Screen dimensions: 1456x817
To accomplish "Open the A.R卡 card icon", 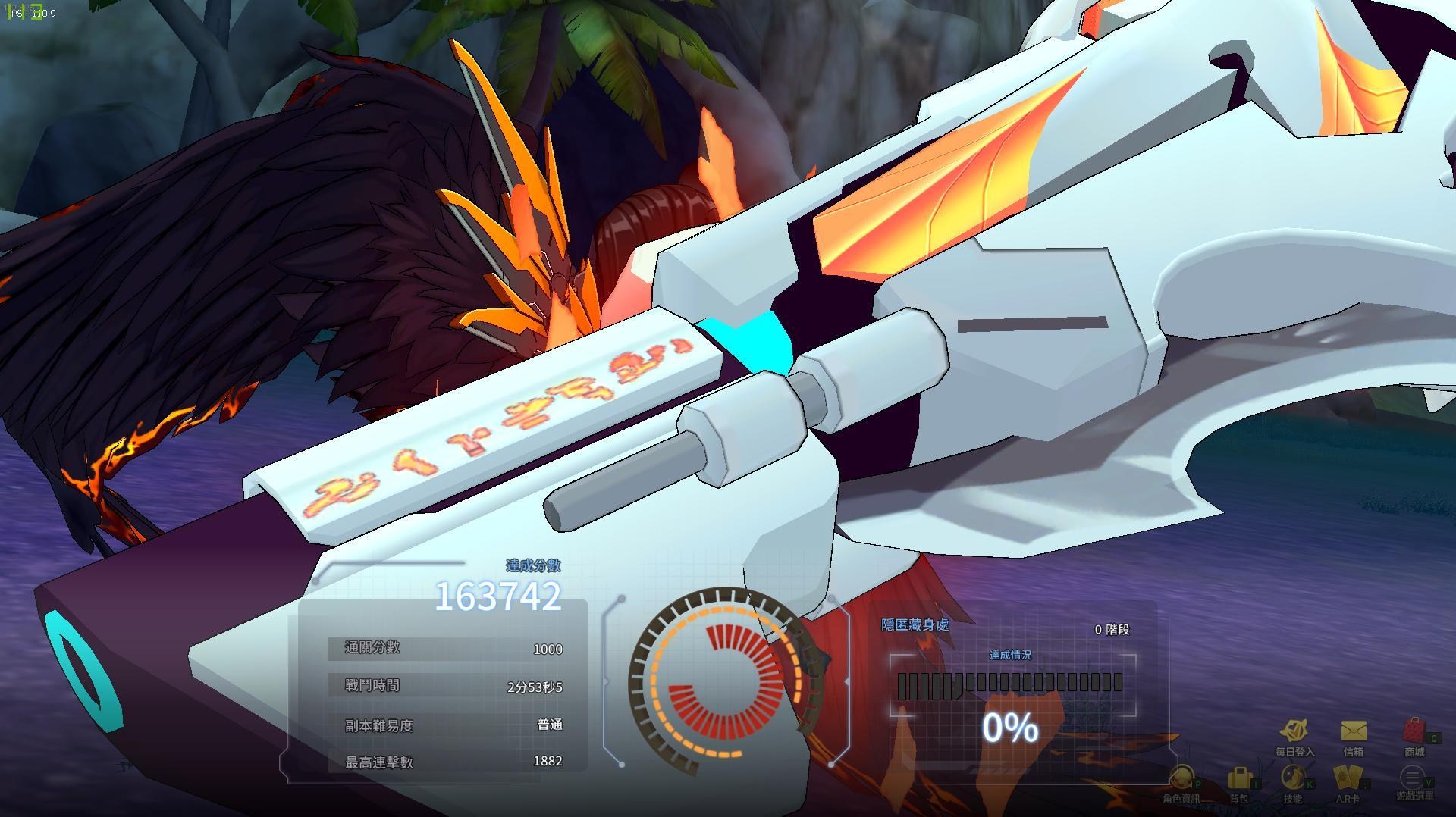I will coord(1348,777).
